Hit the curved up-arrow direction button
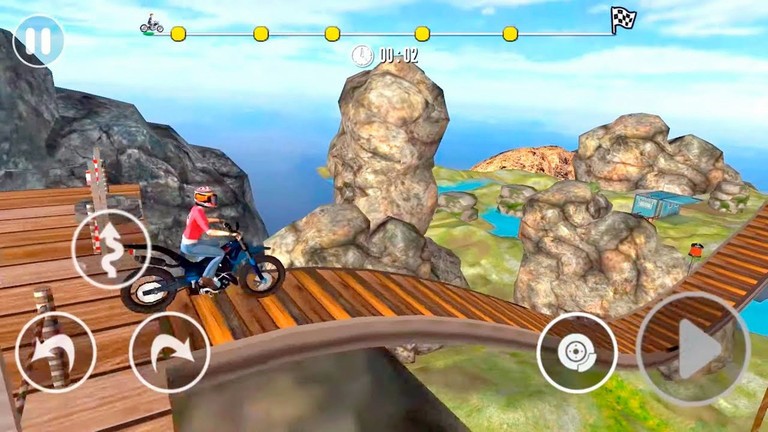Screen dimensions: 768x432 coord(112,250)
